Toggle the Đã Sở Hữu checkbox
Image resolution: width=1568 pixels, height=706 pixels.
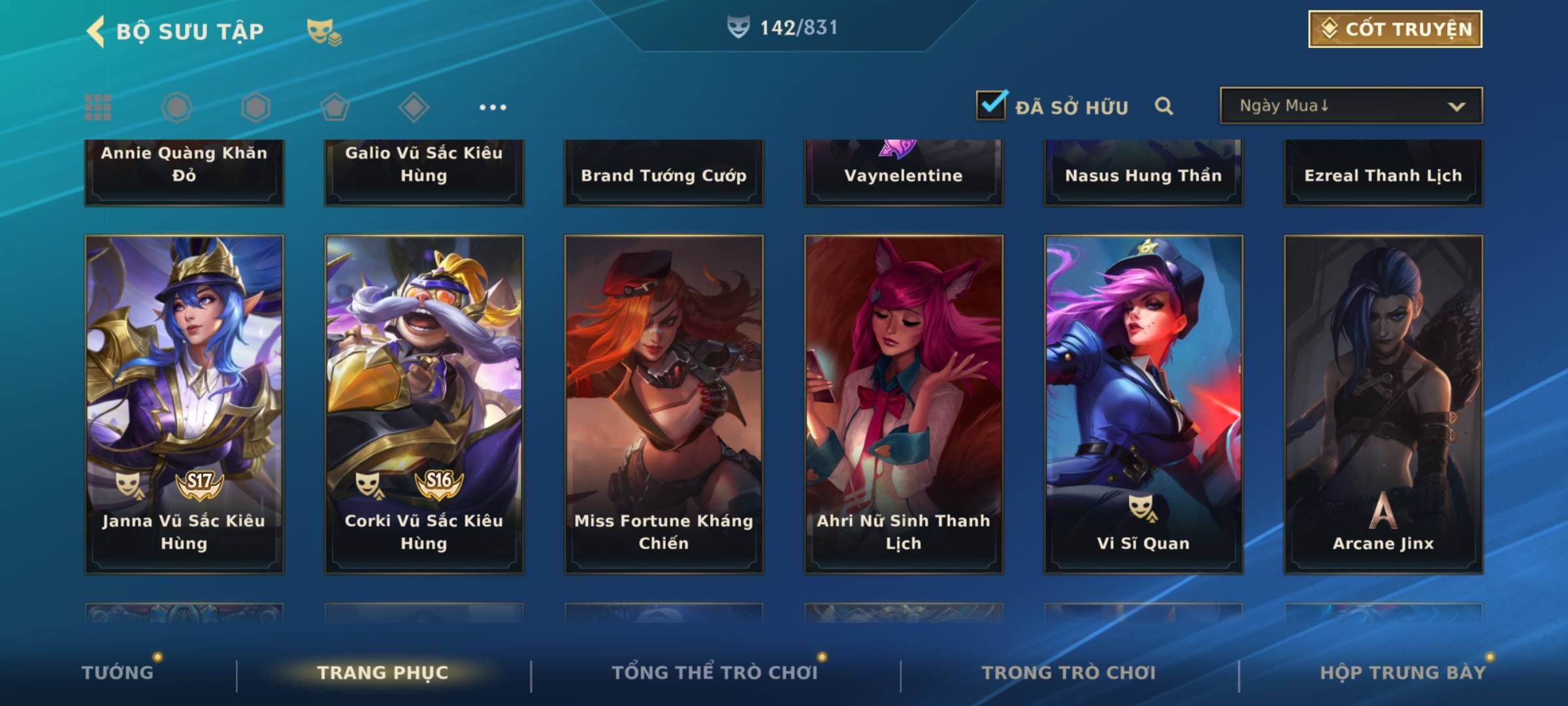point(991,105)
